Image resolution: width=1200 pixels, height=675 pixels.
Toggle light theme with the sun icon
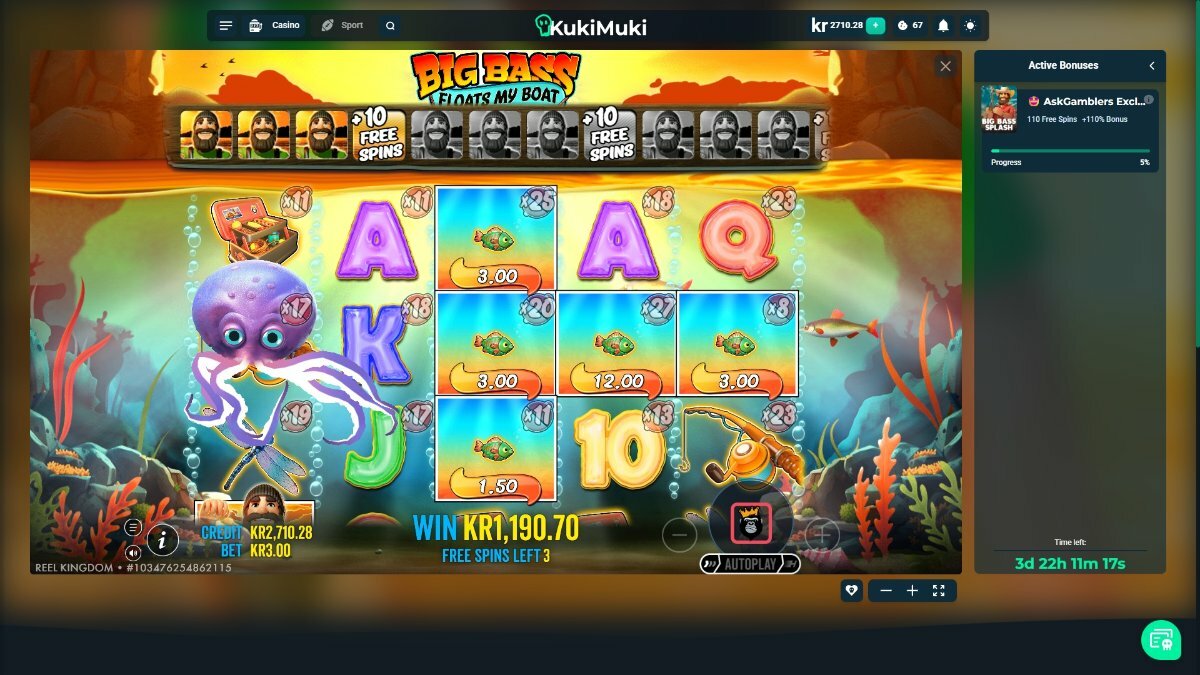pyautogui.click(x=970, y=26)
